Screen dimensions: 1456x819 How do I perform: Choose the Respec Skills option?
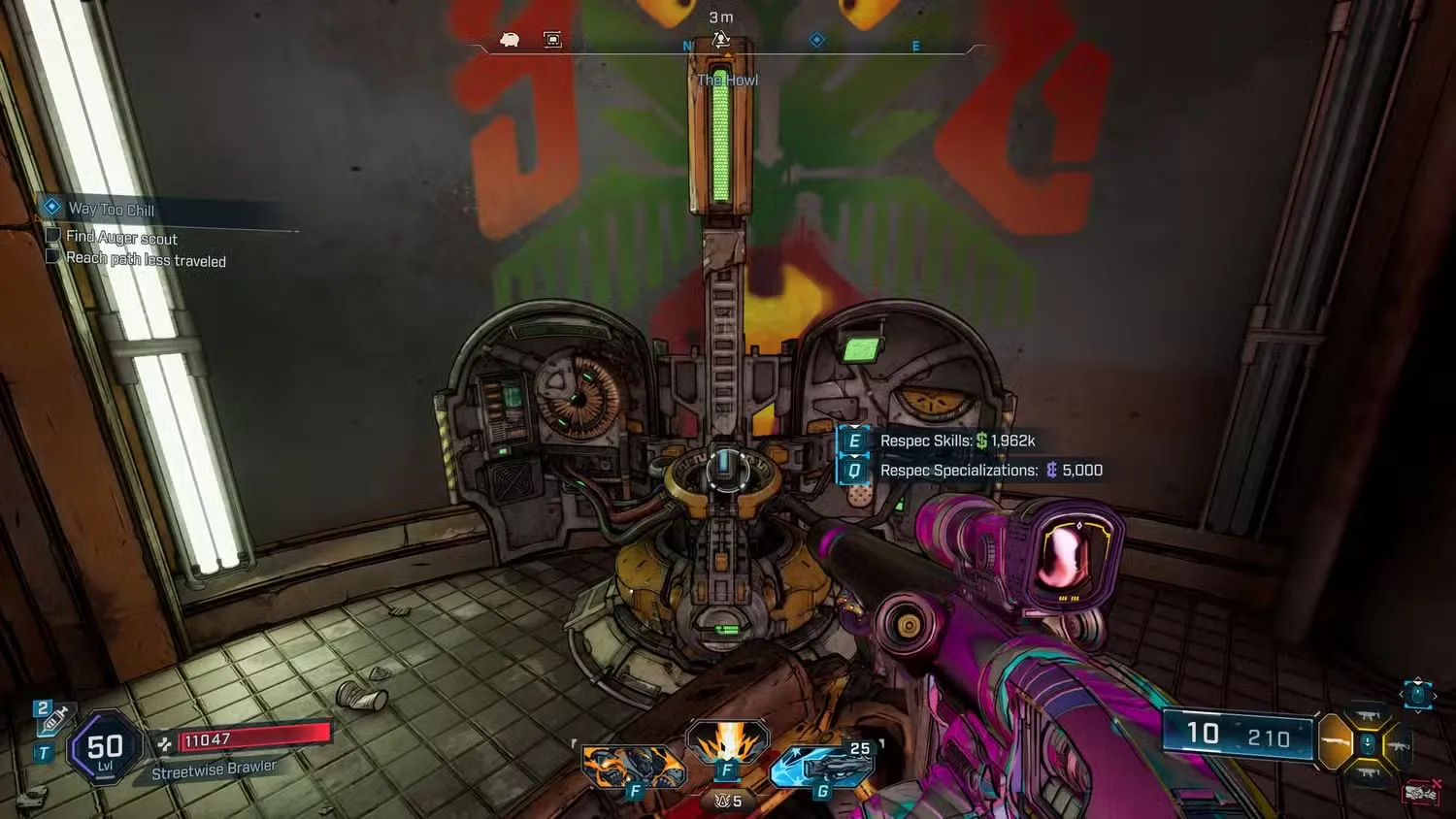click(956, 441)
